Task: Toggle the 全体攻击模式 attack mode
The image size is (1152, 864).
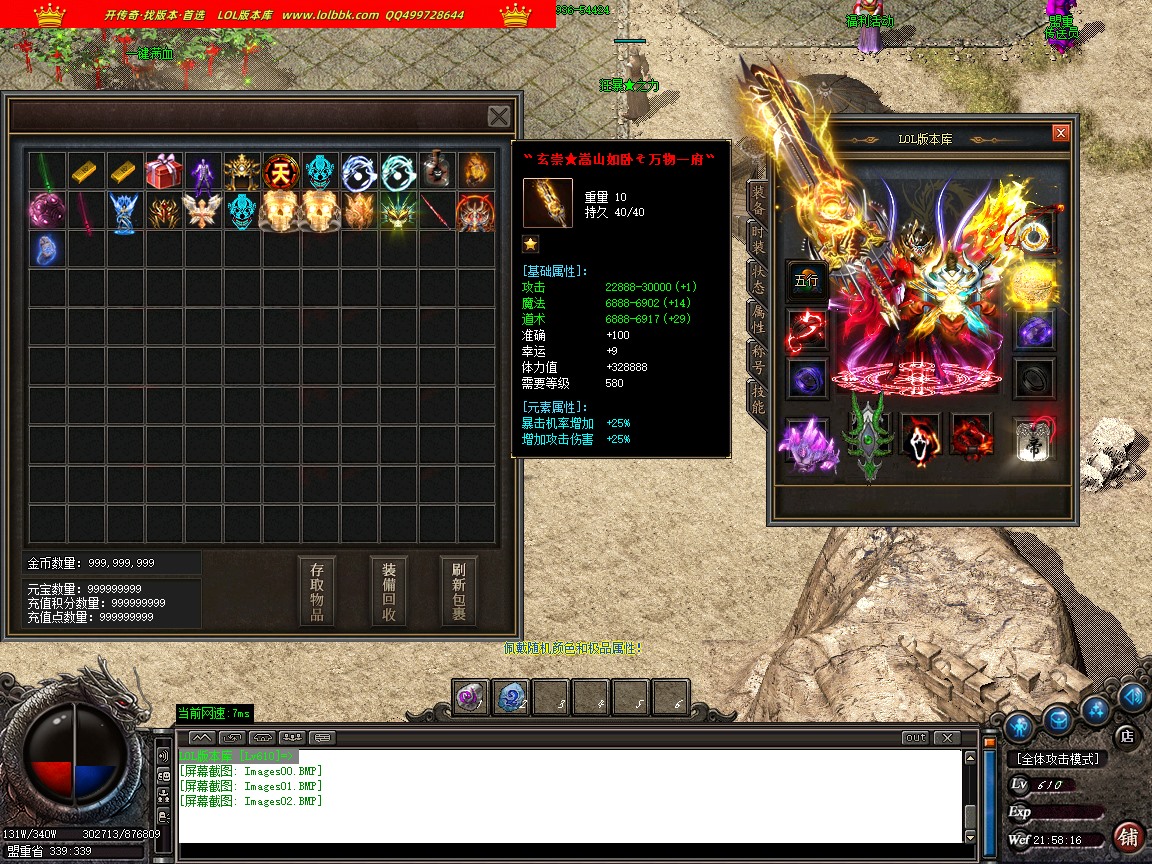Action: tap(1058, 759)
